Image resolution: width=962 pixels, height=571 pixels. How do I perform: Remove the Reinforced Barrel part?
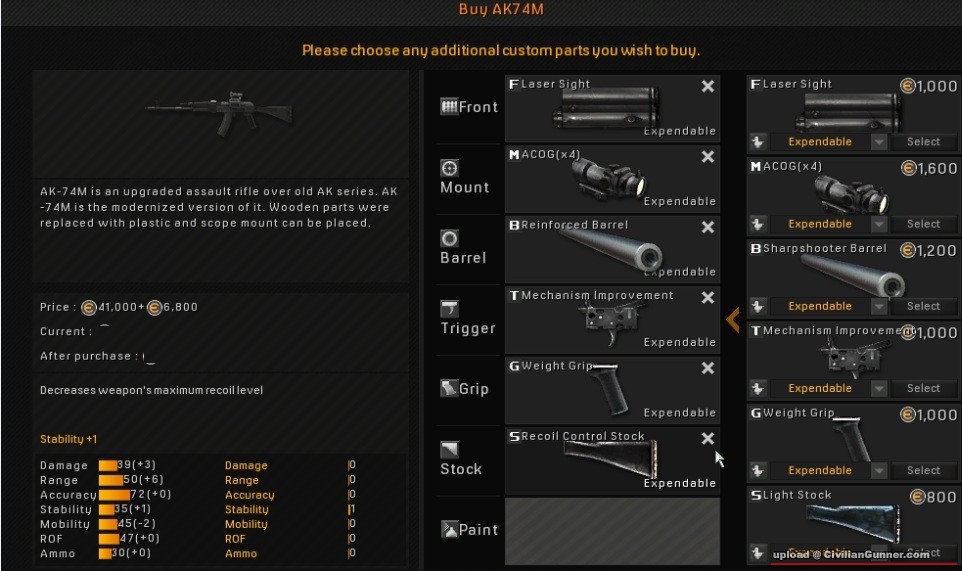click(708, 227)
